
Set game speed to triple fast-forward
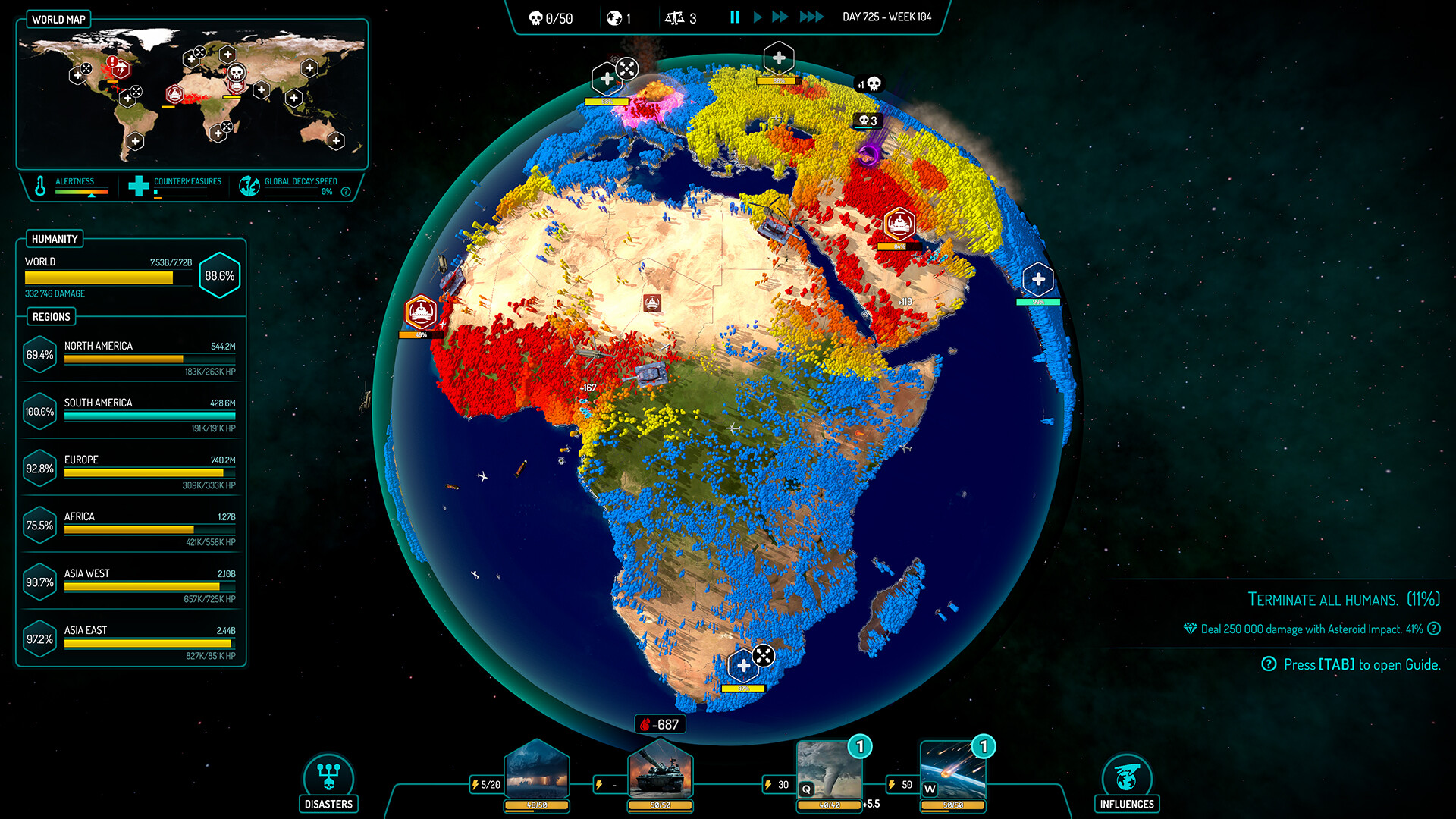[811, 17]
